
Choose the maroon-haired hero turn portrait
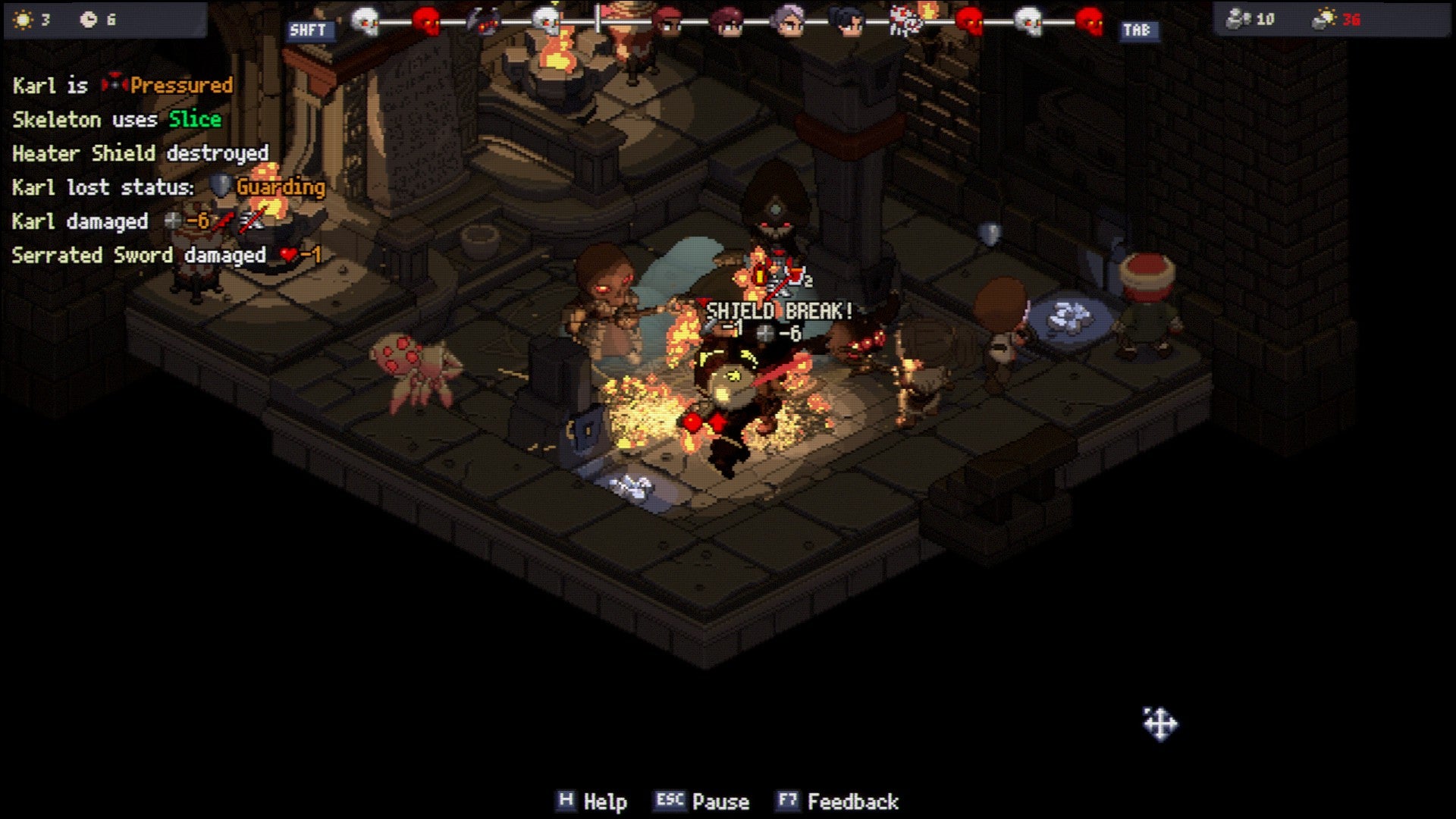click(x=727, y=21)
